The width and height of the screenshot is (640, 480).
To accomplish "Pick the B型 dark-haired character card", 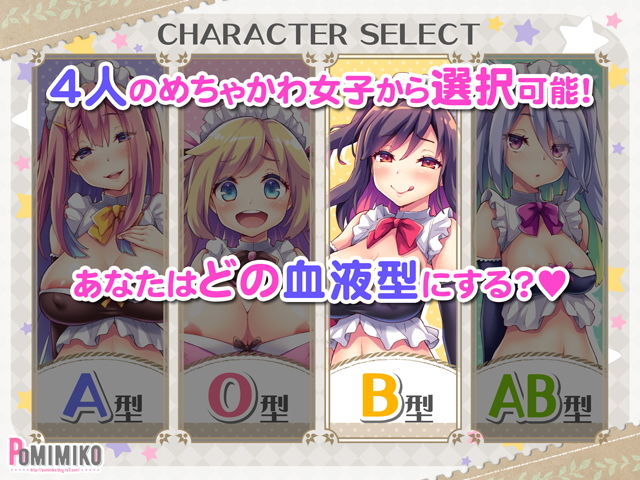I will 392,260.
